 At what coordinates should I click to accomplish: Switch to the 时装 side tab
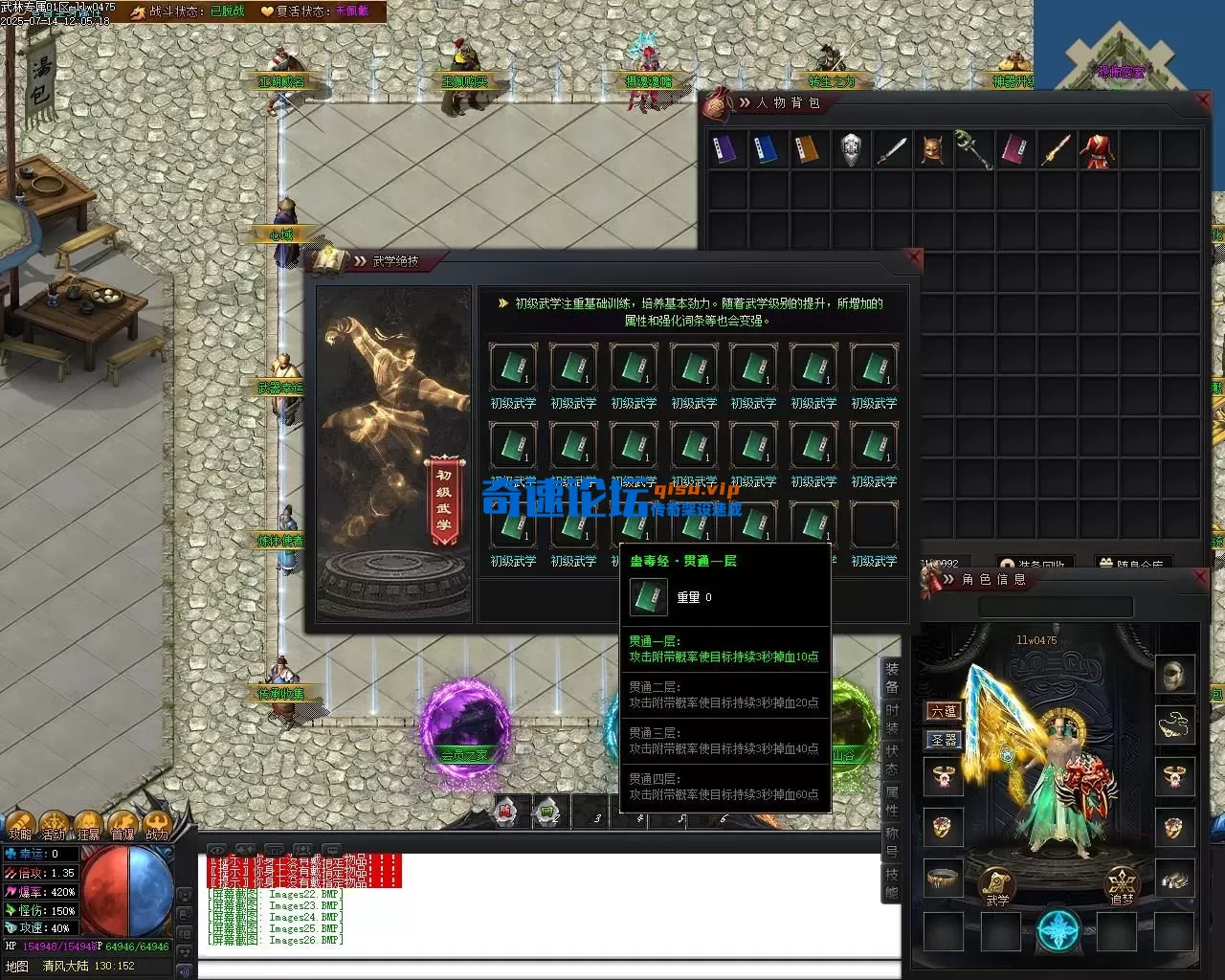tap(892, 719)
